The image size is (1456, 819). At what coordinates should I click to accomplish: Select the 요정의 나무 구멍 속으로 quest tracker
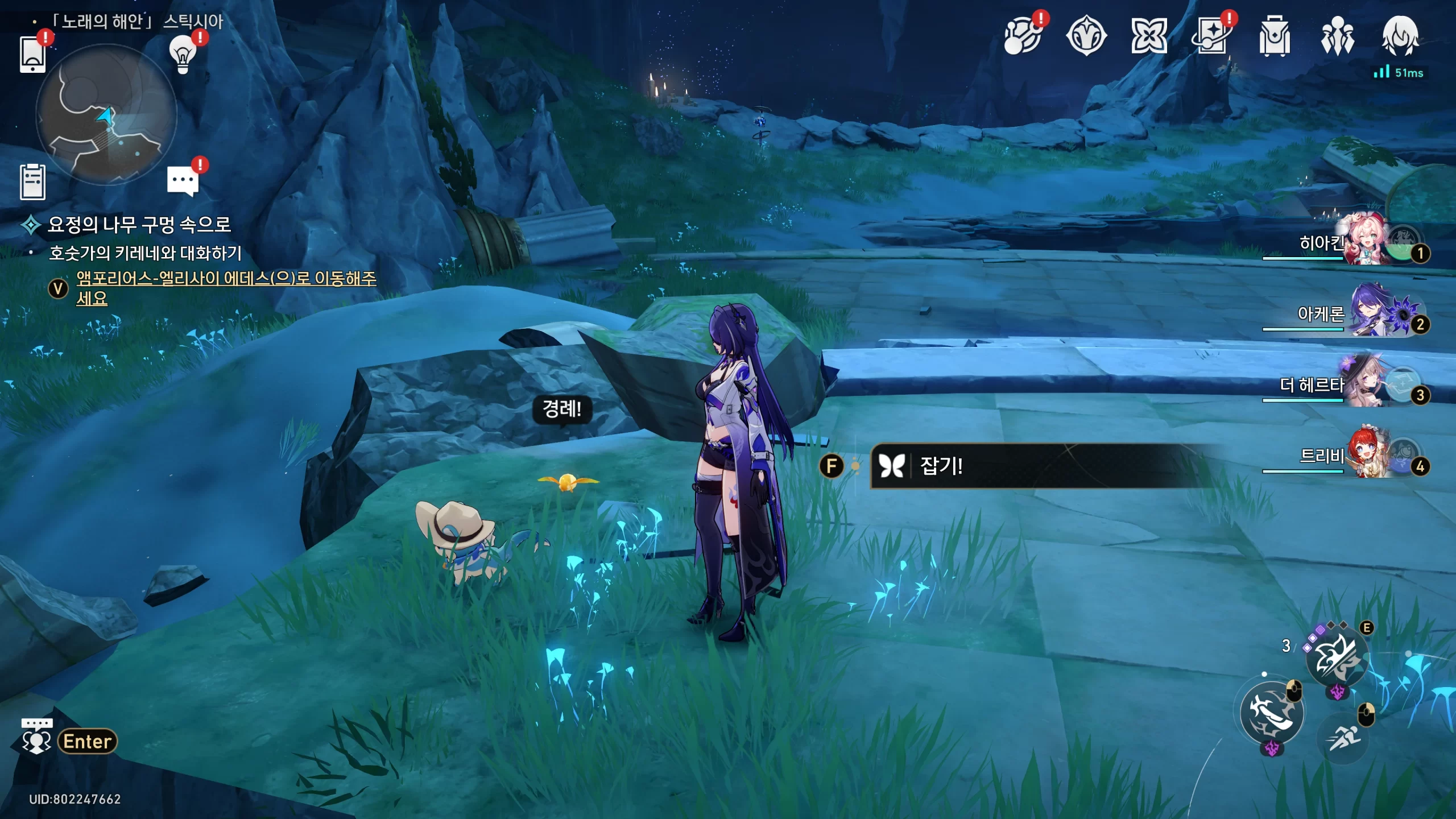[x=139, y=225]
